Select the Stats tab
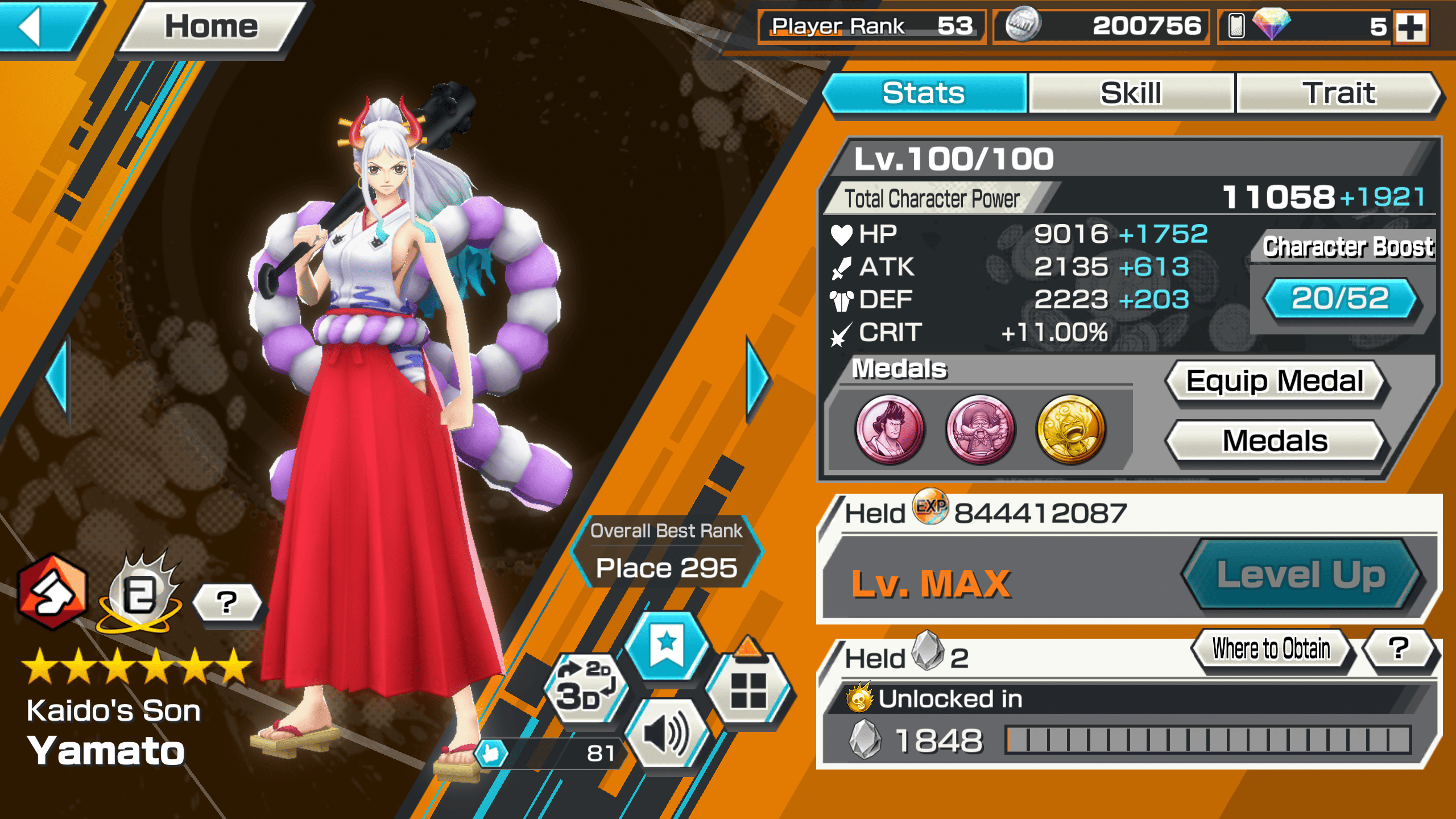1456x819 pixels. [924, 93]
